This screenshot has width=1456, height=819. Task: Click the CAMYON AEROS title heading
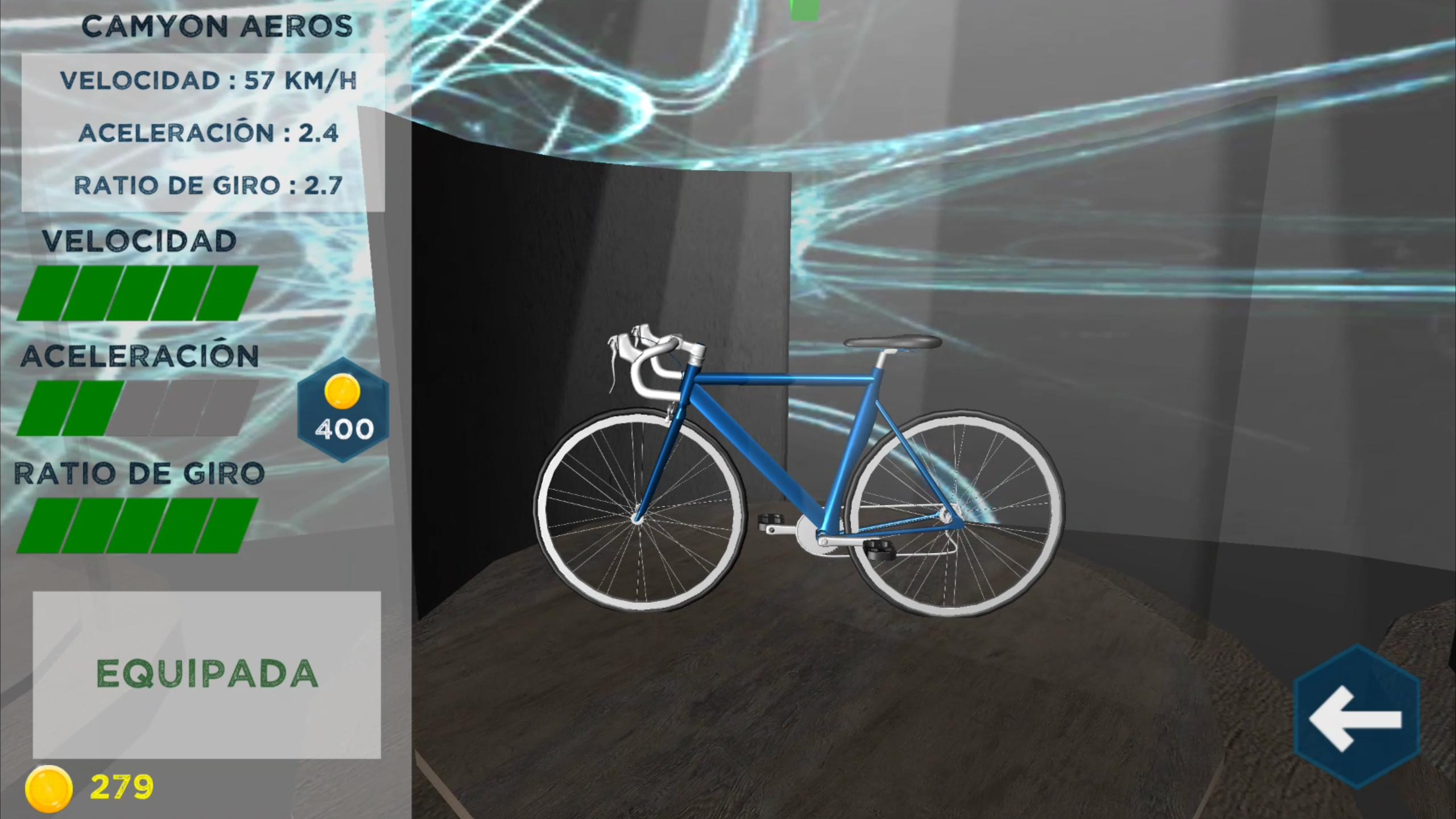tap(218, 25)
